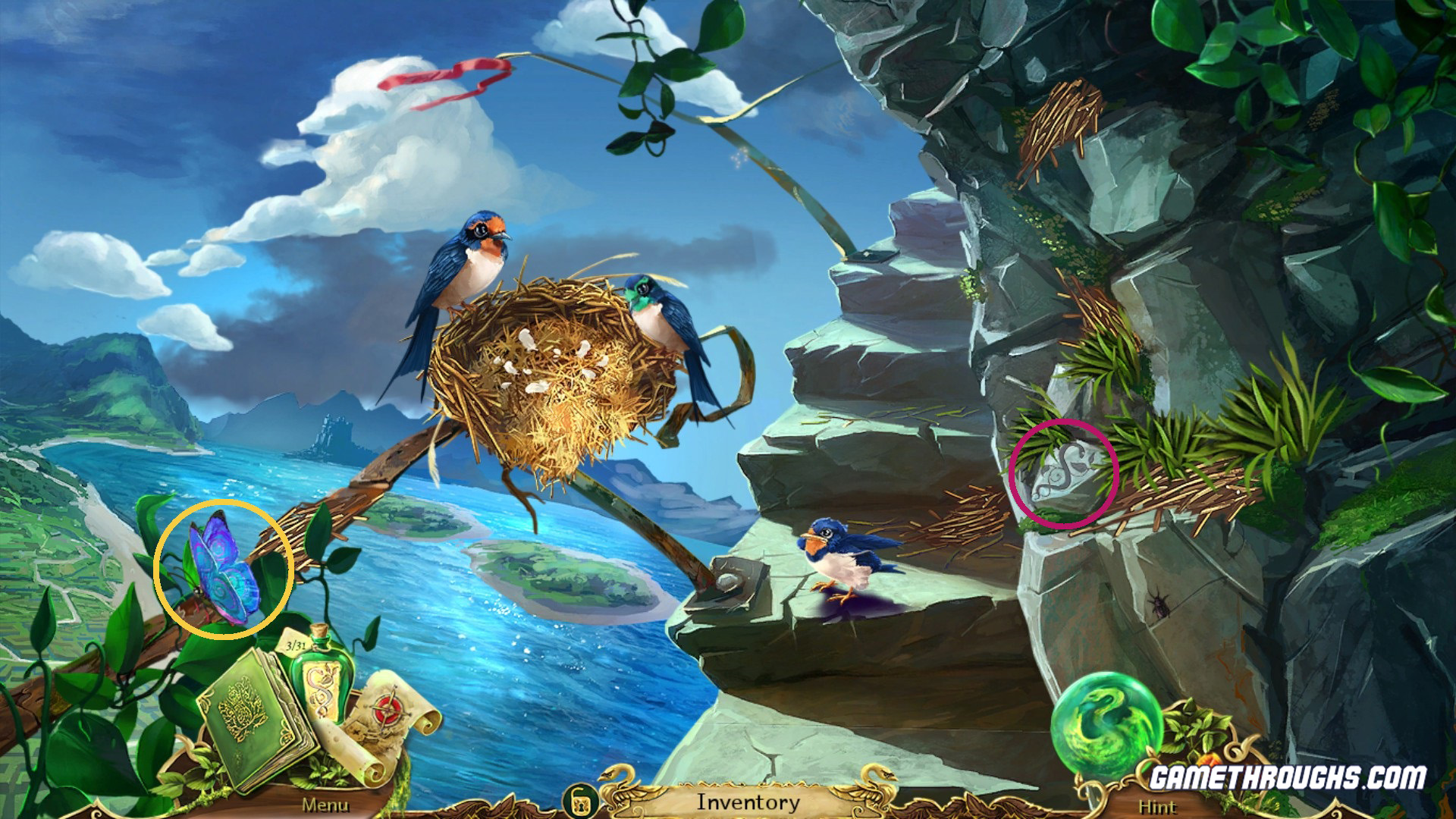
Task: Click the golden swan ornament beside Inventory
Action: click(x=614, y=792)
